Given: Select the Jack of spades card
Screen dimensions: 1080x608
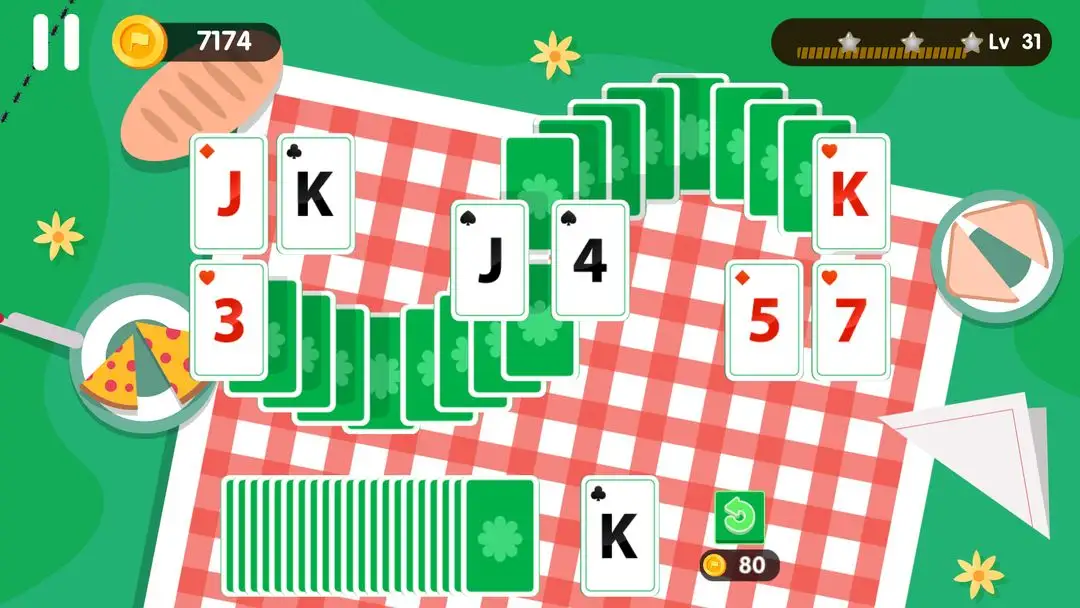Looking at the screenshot, I should click(x=489, y=260).
